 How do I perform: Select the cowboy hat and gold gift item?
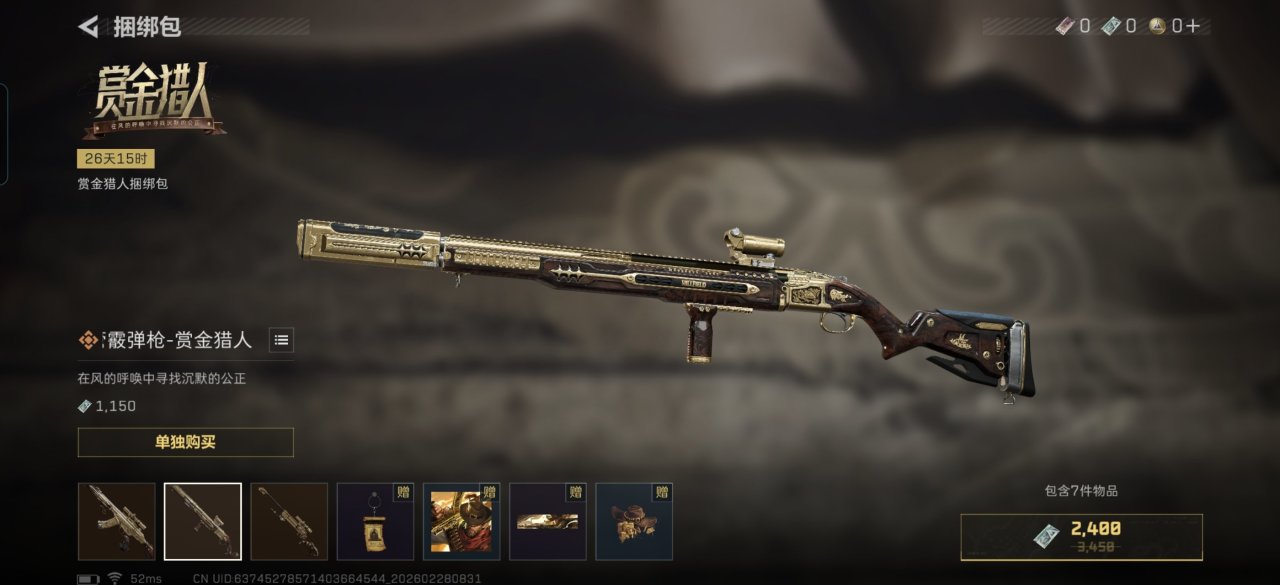click(x=633, y=521)
